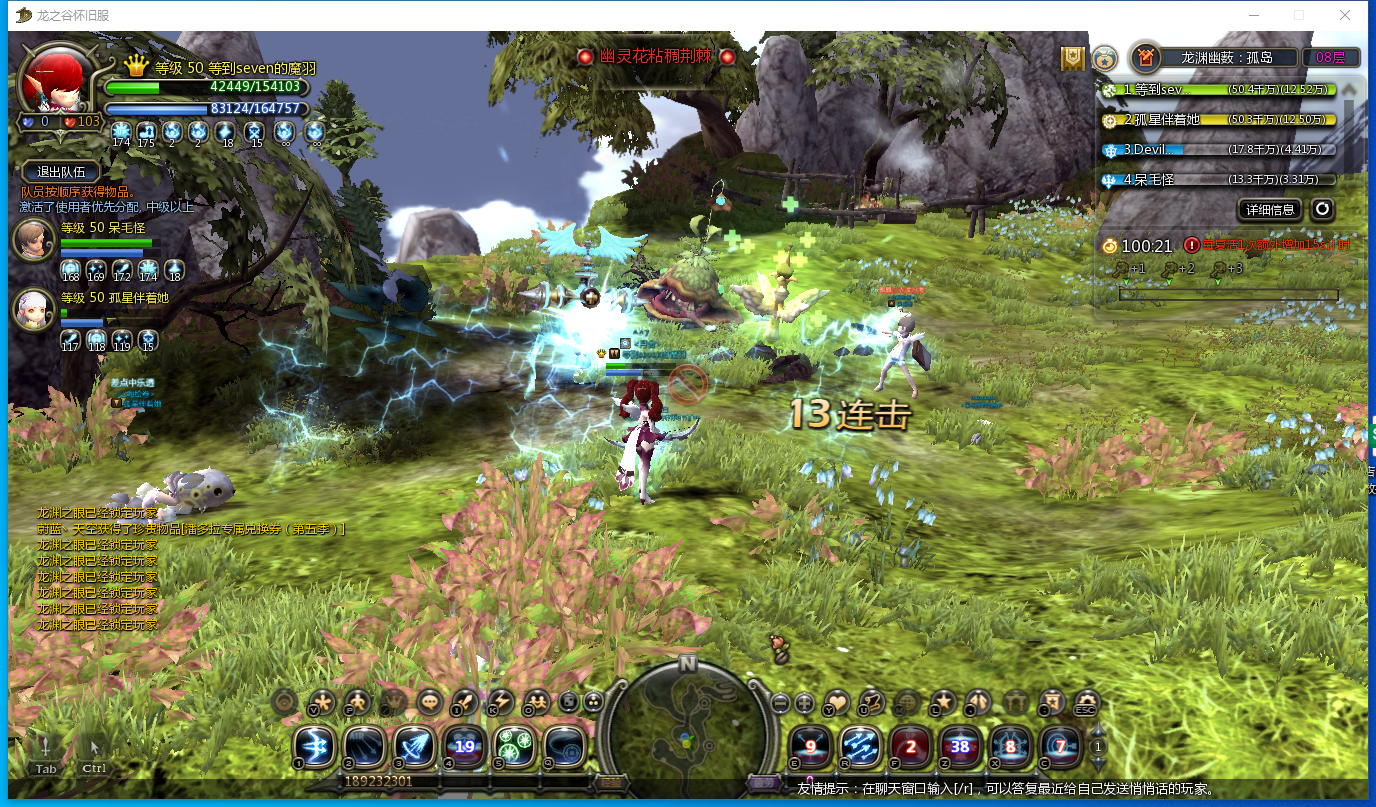Use the multi-arrow skill on key R
The width and height of the screenshot is (1376, 807).
pyautogui.click(x=859, y=745)
